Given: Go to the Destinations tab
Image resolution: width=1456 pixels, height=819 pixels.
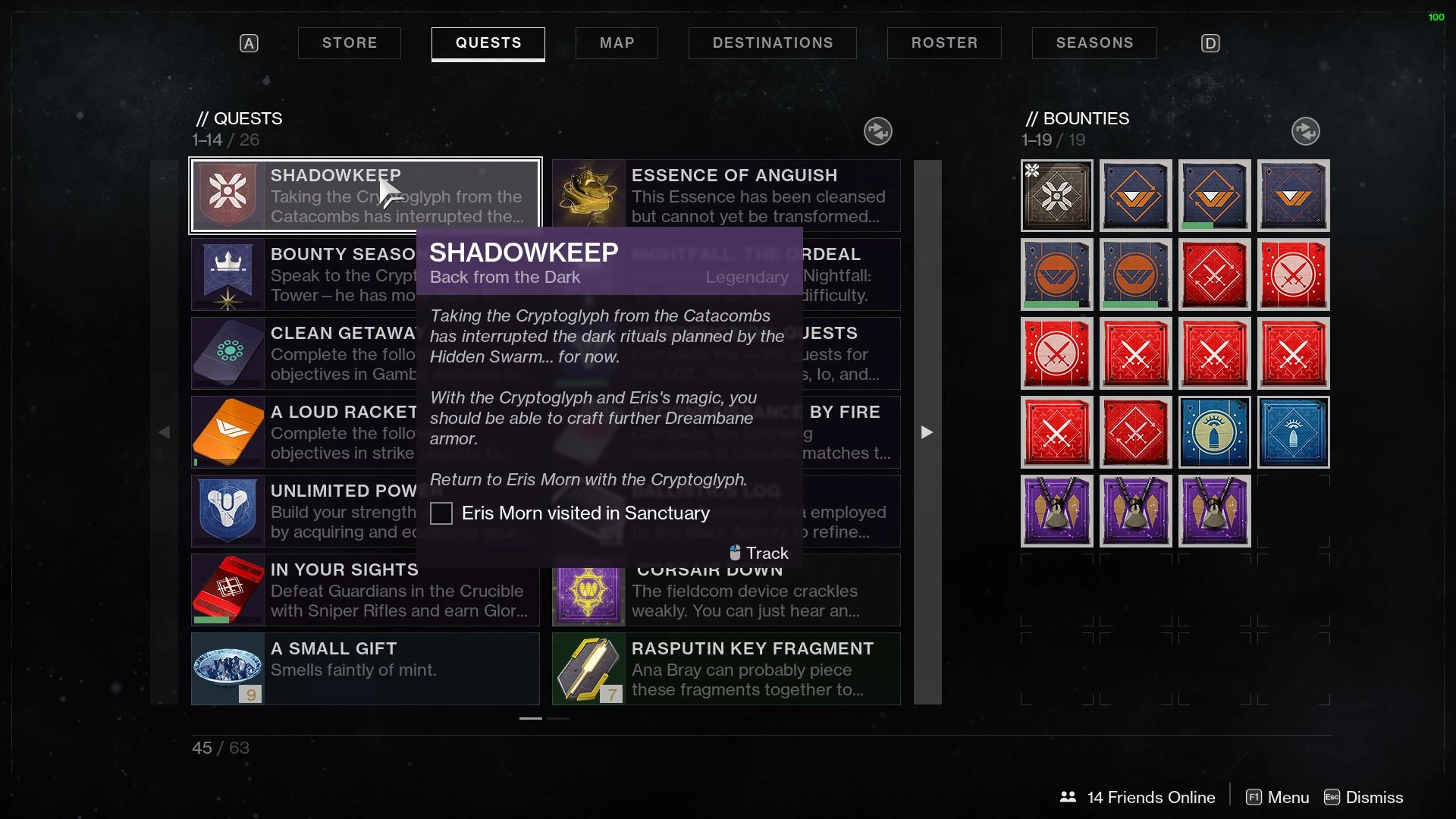Looking at the screenshot, I should click(772, 43).
